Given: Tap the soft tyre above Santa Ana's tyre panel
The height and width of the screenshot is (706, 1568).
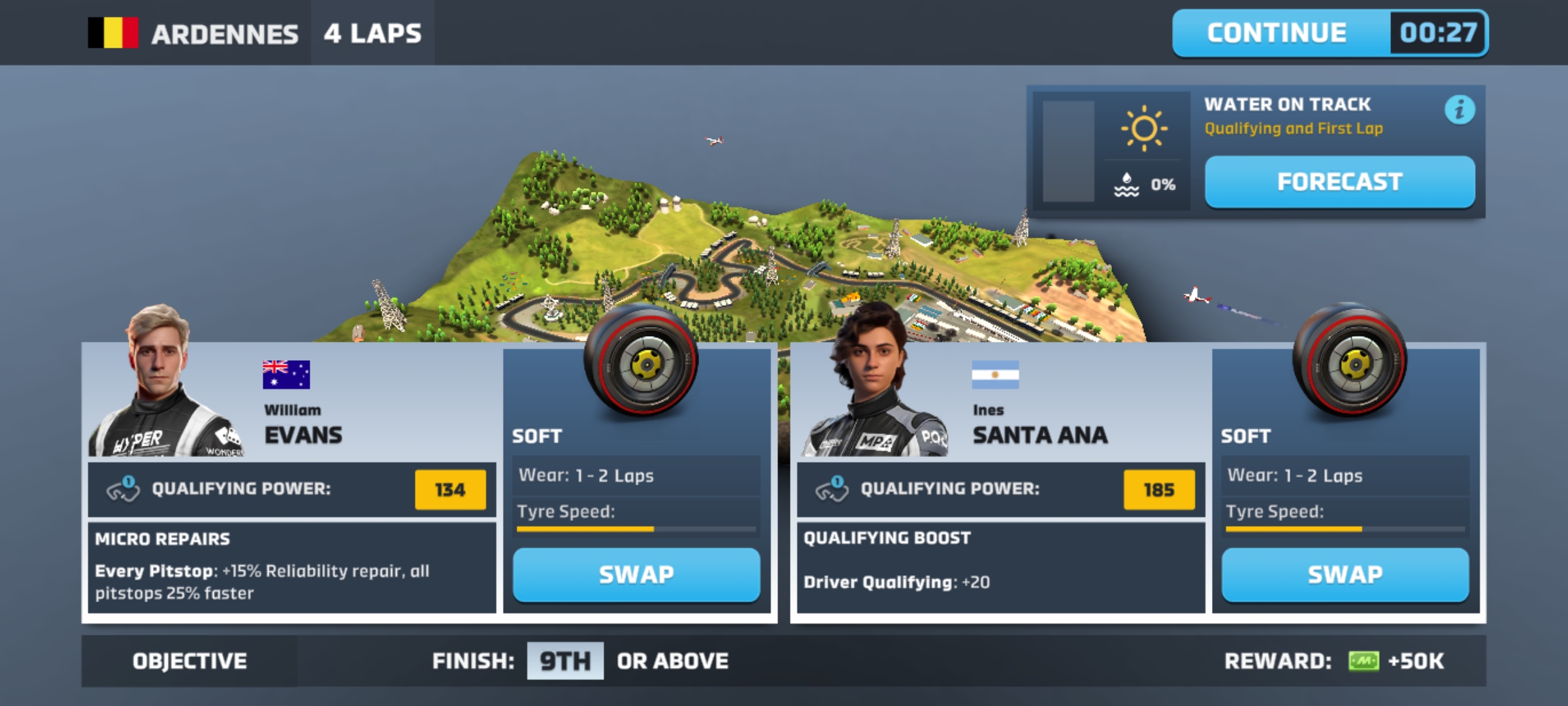Looking at the screenshot, I should pyautogui.click(x=1349, y=361).
